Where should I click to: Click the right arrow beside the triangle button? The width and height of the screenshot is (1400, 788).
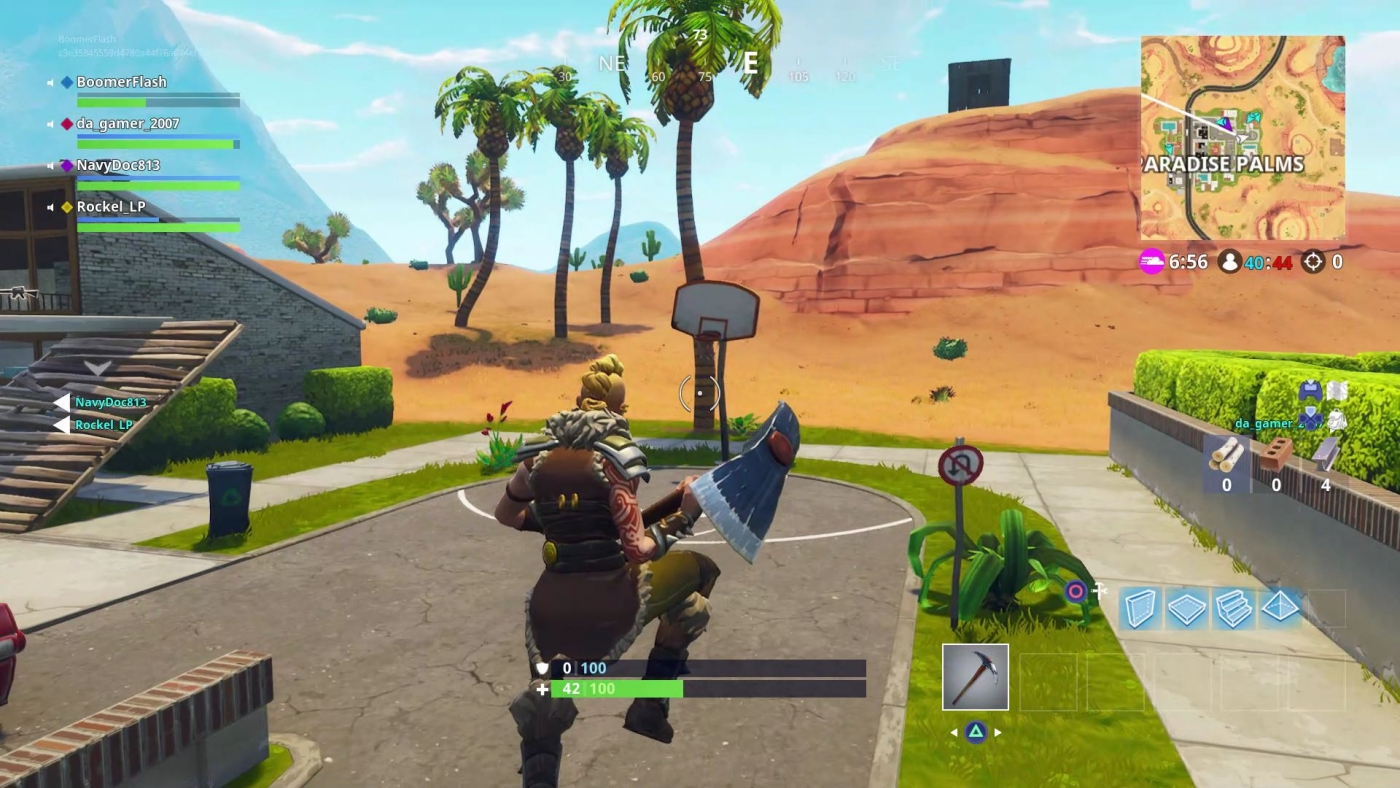[996, 731]
